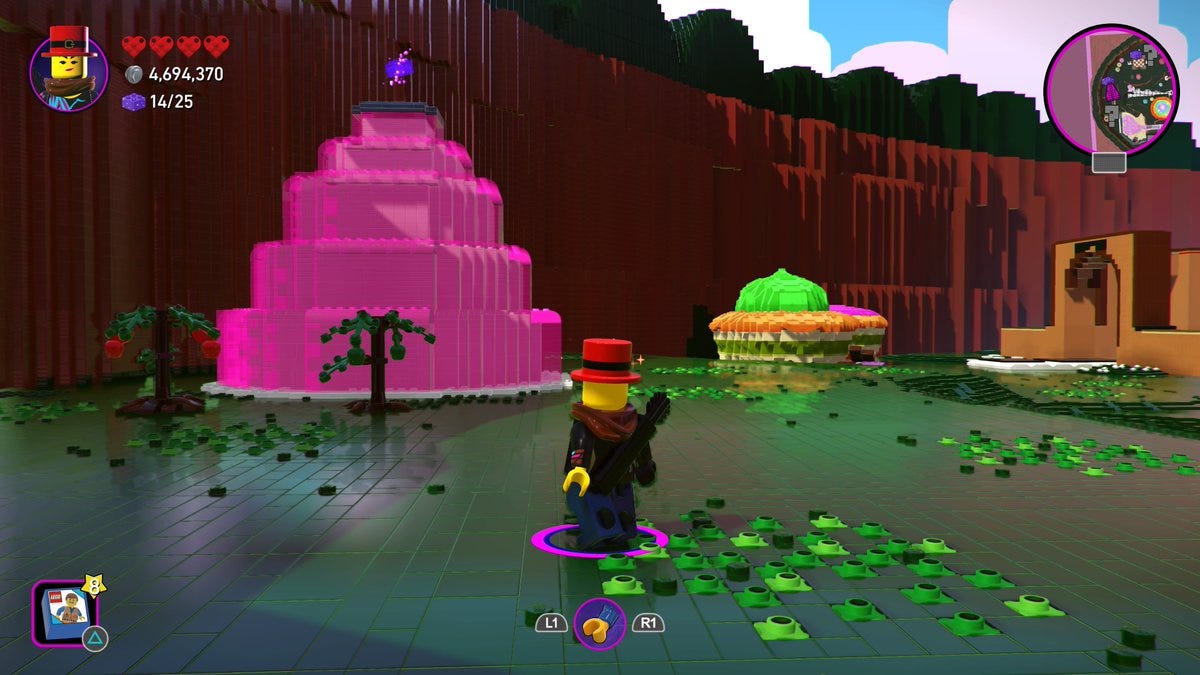Open the circular minimap

coord(1111,90)
